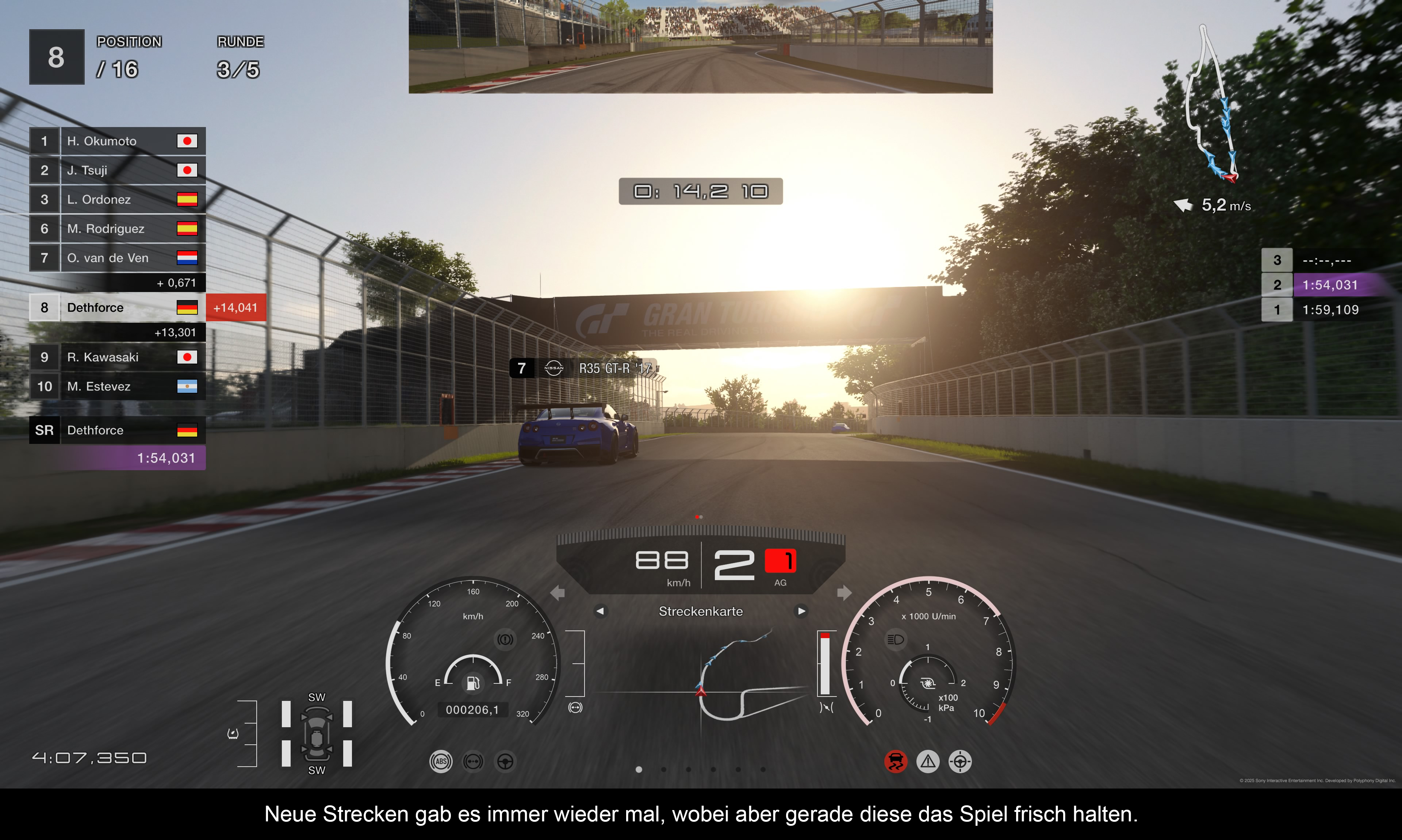Click the tyre wear car diagram
1402x840 pixels.
point(317,734)
